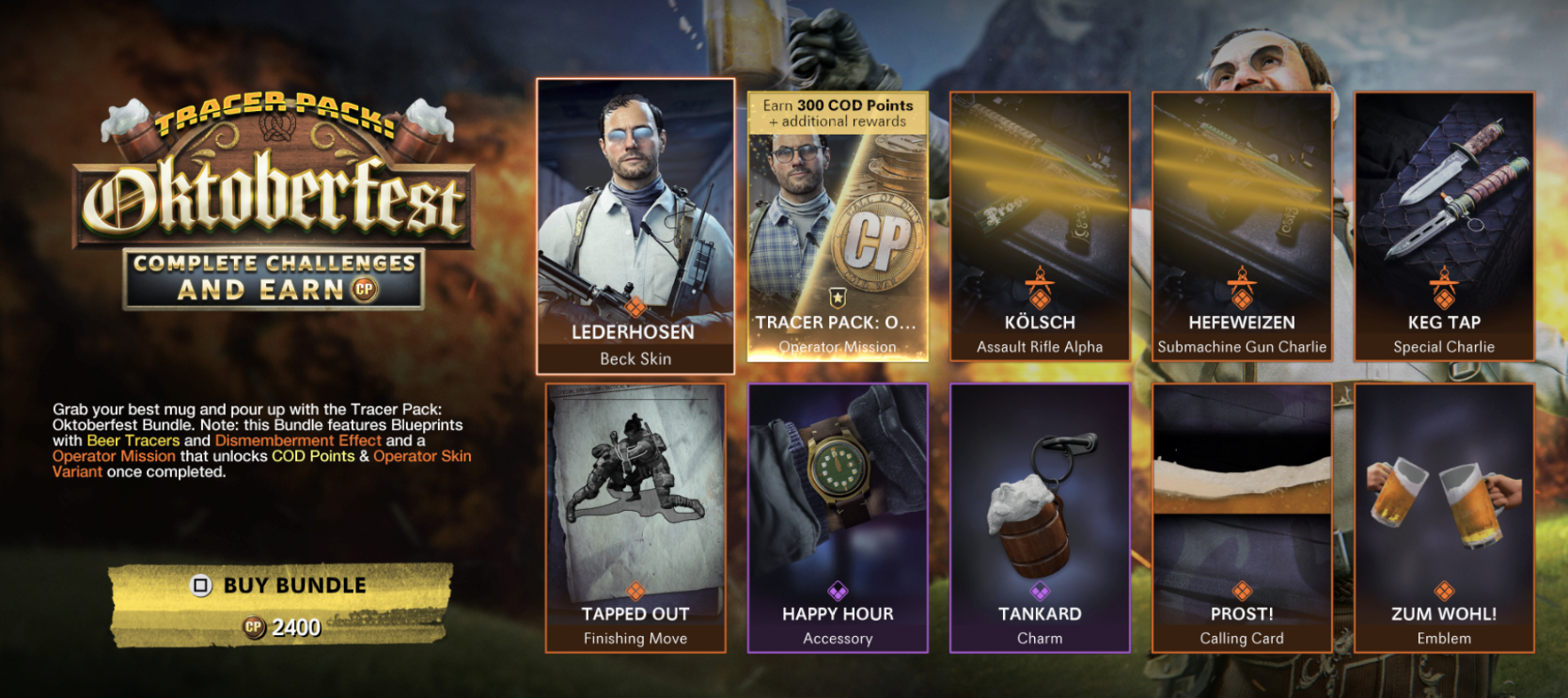Image resolution: width=1568 pixels, height=698 pixels.
Task: Open the Prost! calling card tile
Action: pos(1242,517)
